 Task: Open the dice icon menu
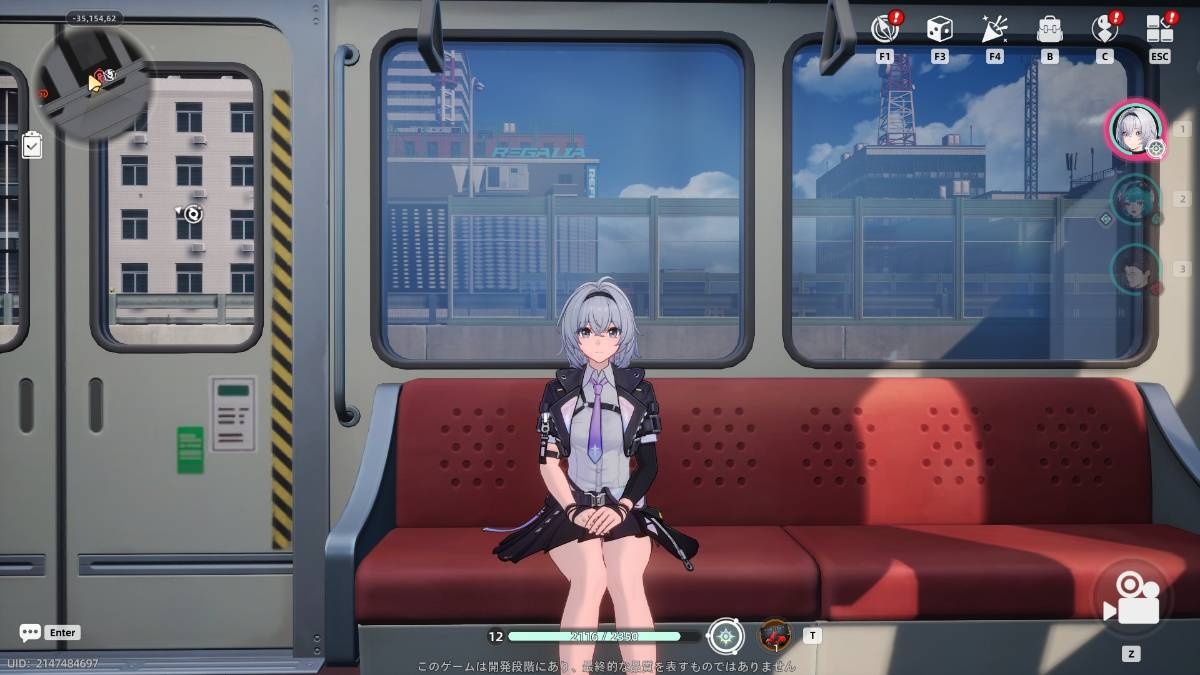point(939,29)
